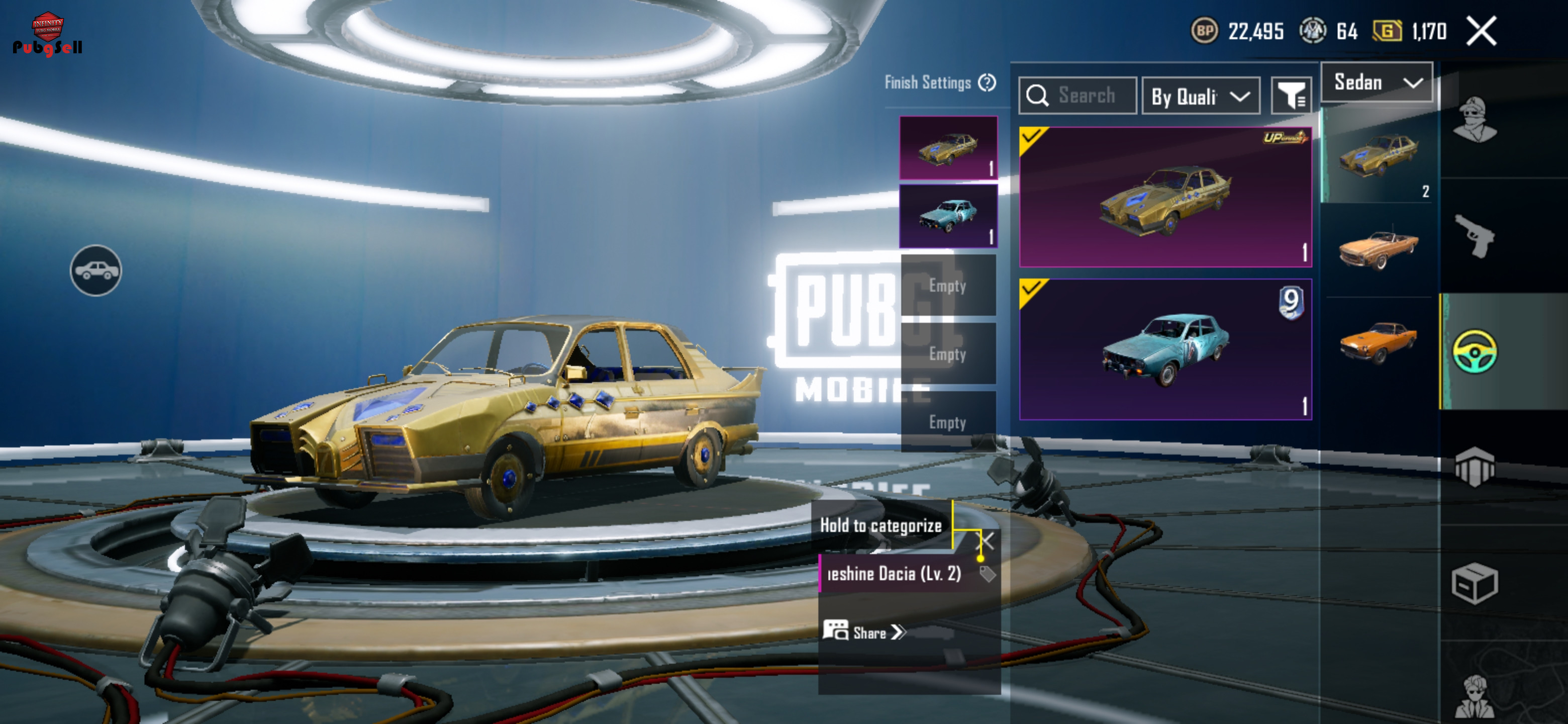Pick the gold sedan vehicle in side list
The height and width of the screenshot is (724, 1568).
1378,155
